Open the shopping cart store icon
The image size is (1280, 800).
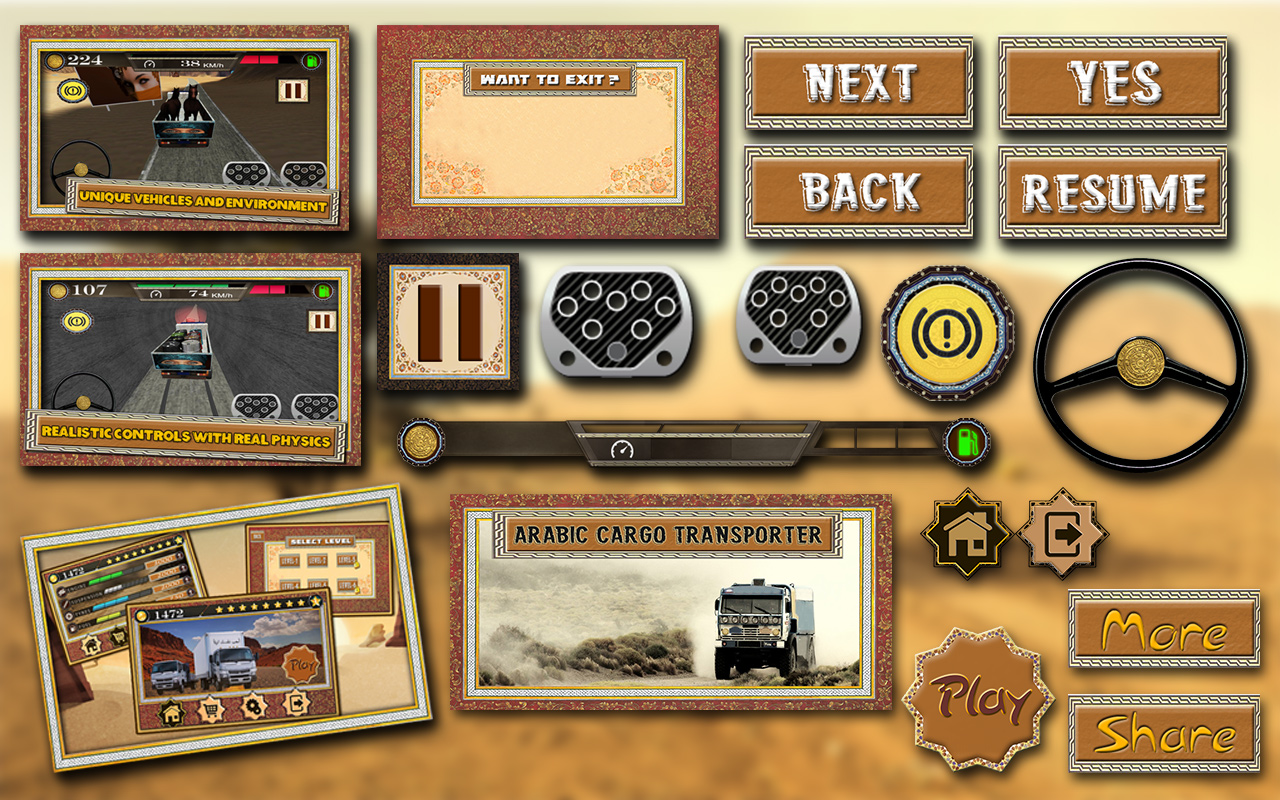pyautogui.click(x=212, y=708)
